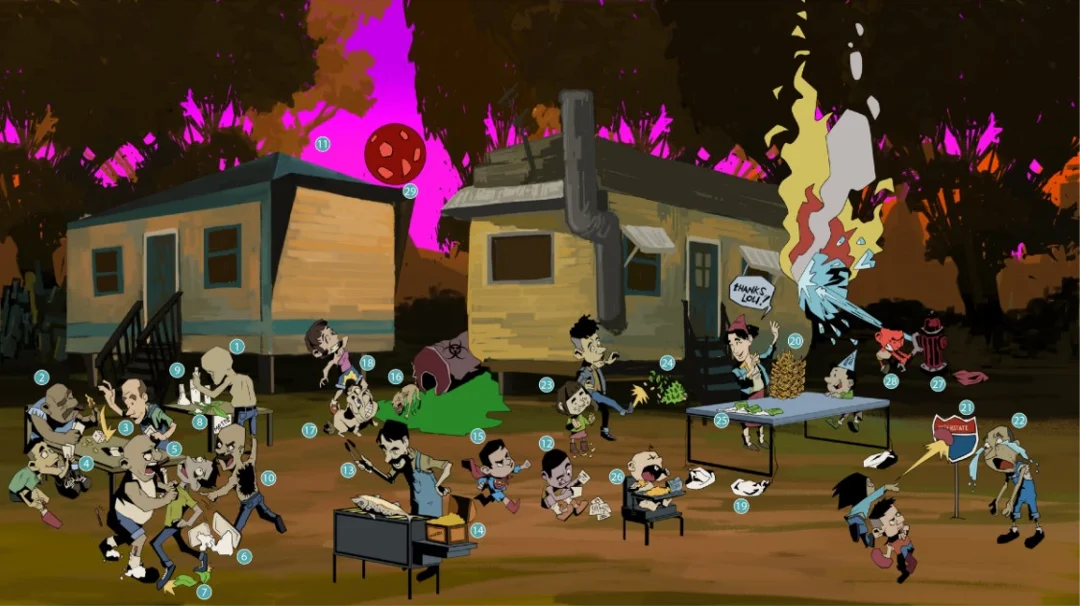Select marker number 2

[x=41, y=378]
